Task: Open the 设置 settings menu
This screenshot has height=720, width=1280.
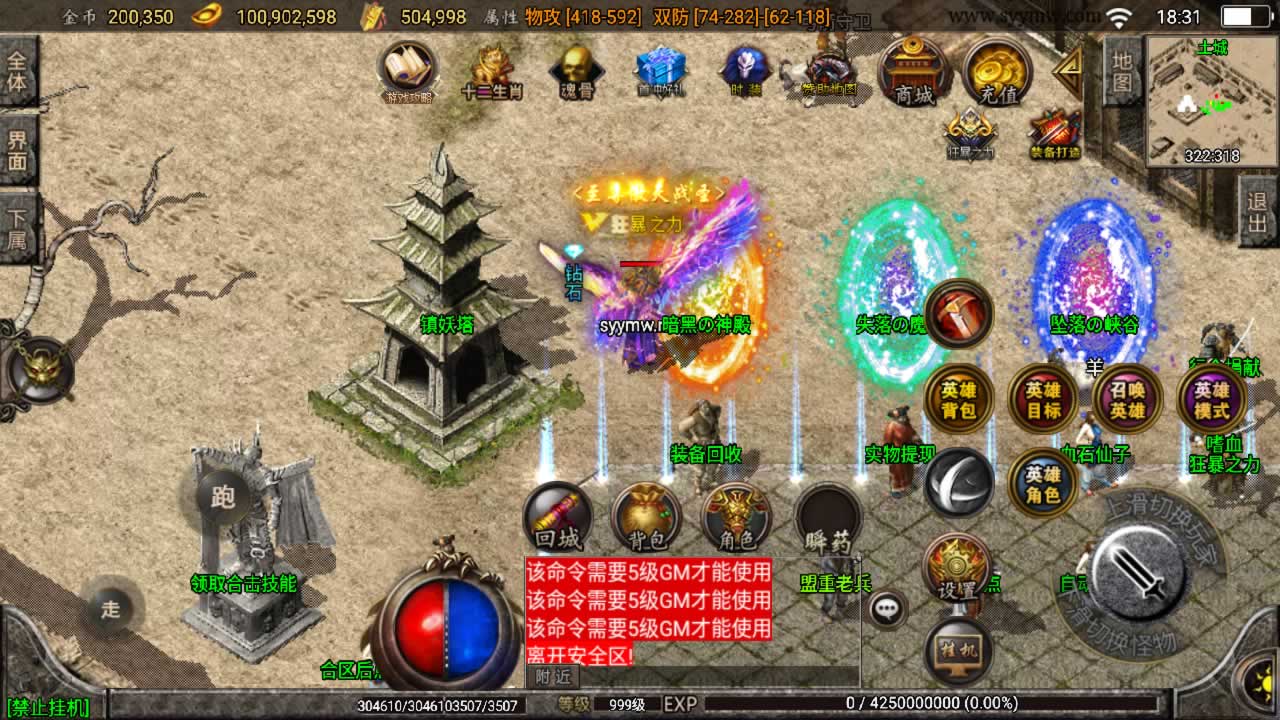Action: [957, 568]
